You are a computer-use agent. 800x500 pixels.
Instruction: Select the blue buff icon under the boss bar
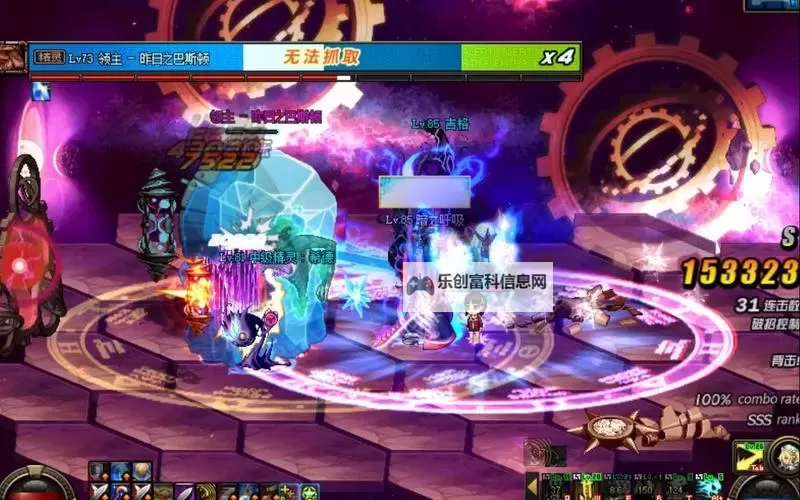pyautogui.click(x=40, y=92)
